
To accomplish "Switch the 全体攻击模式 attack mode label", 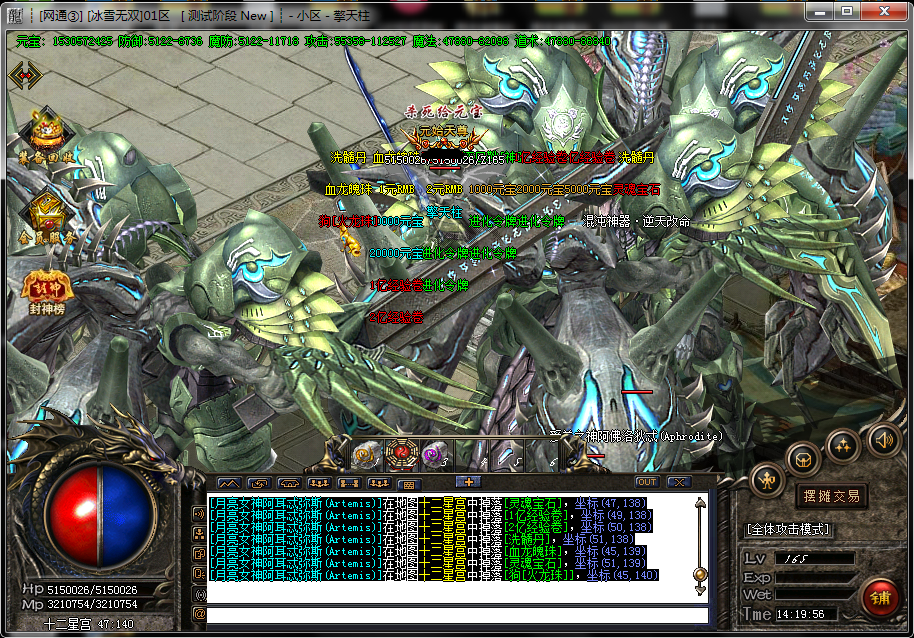I will point(789,528).
